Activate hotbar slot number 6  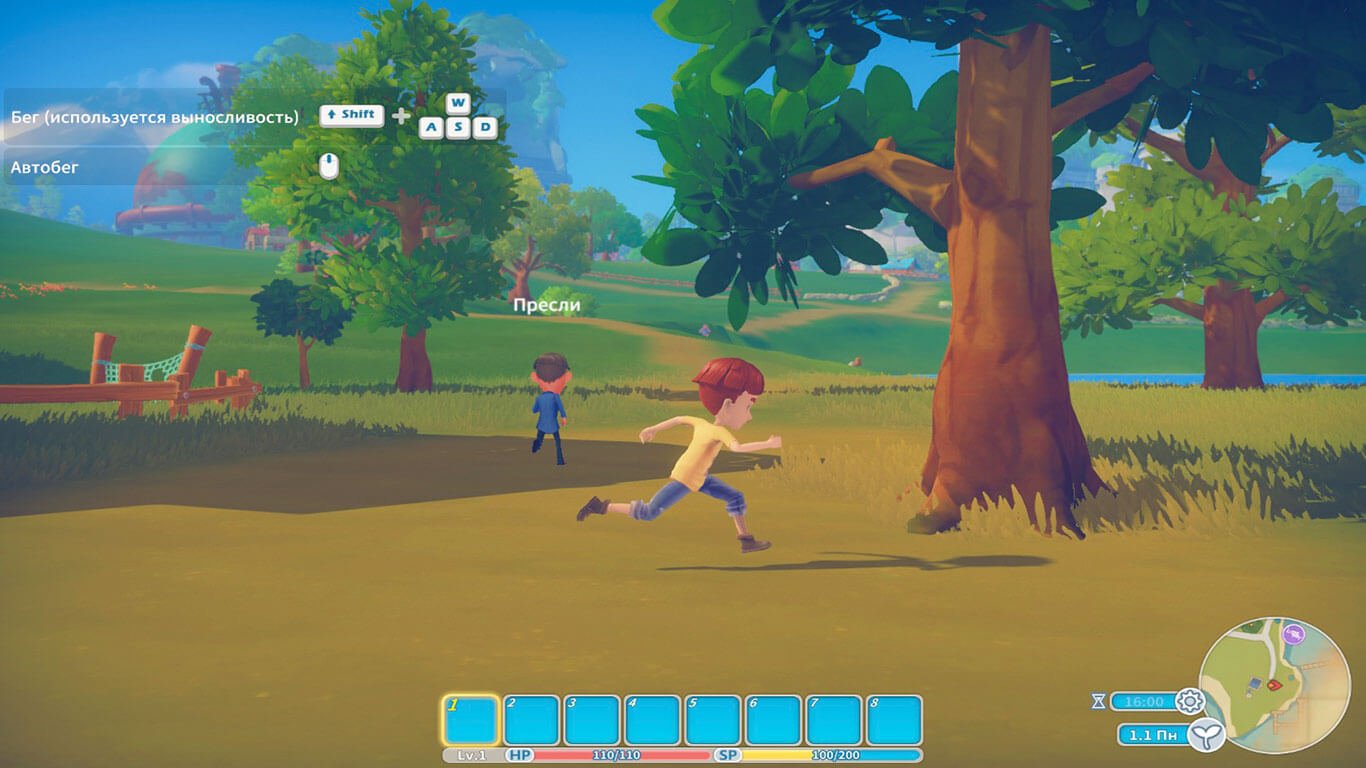pos(773,720)
